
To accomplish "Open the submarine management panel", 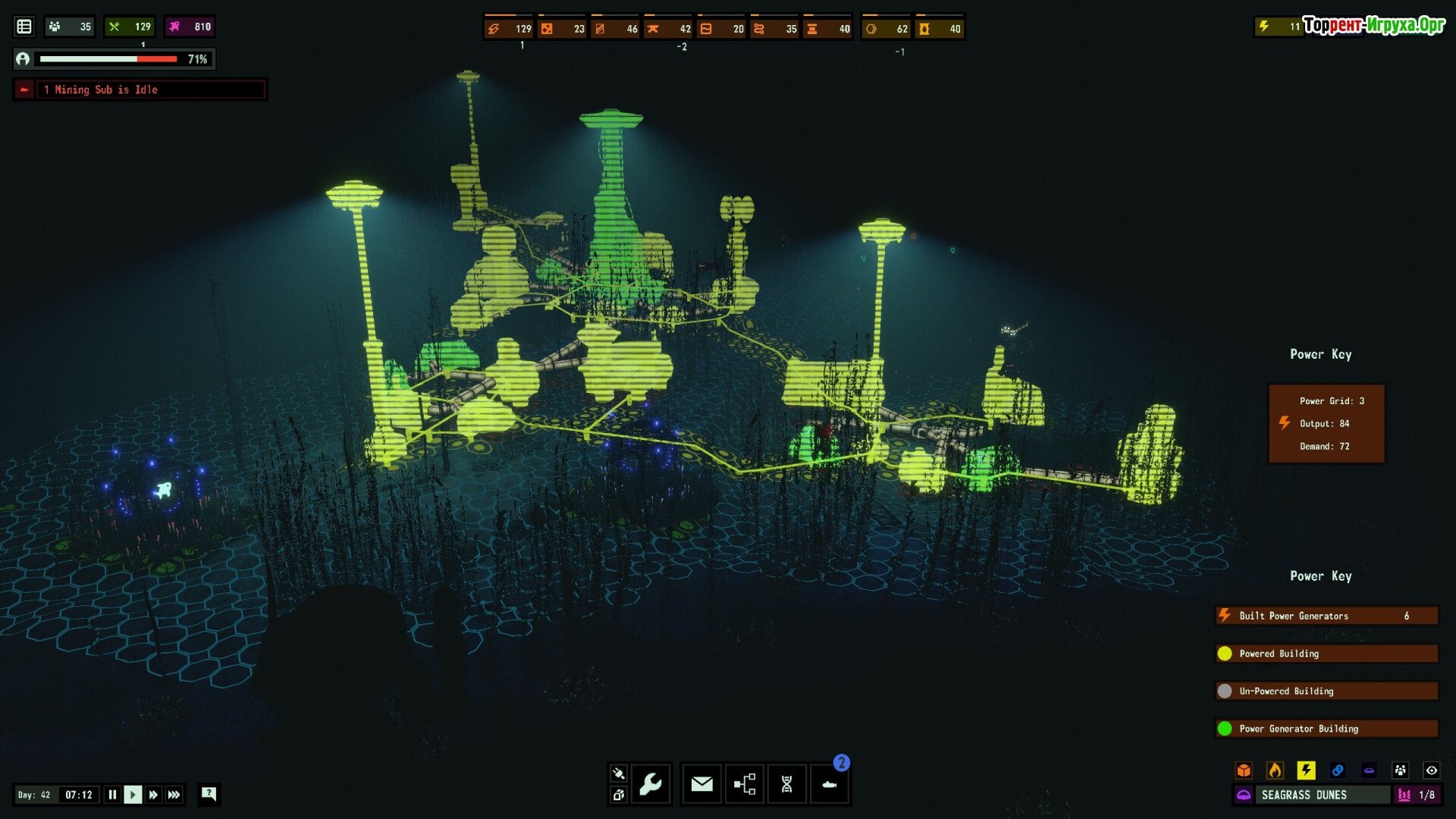I will pyautogui.click(x=829, y=783).
